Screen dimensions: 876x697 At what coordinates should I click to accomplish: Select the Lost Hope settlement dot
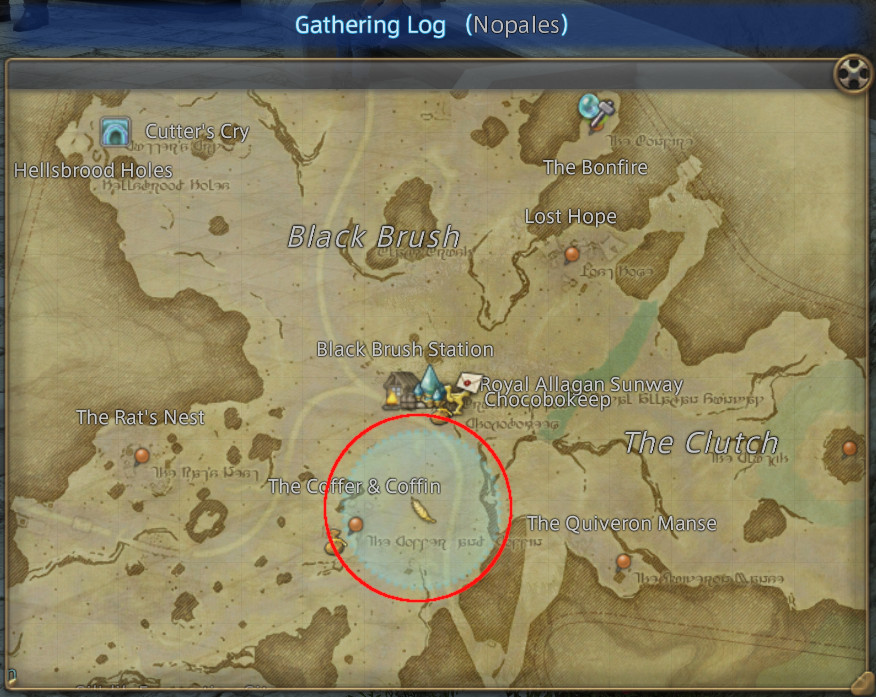[x=572, y=254]
